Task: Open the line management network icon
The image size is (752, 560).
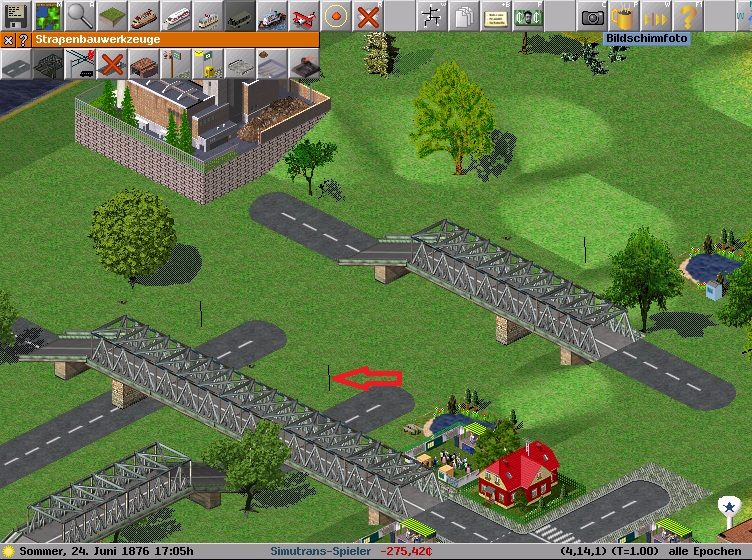Action: (x=431, y=15)
